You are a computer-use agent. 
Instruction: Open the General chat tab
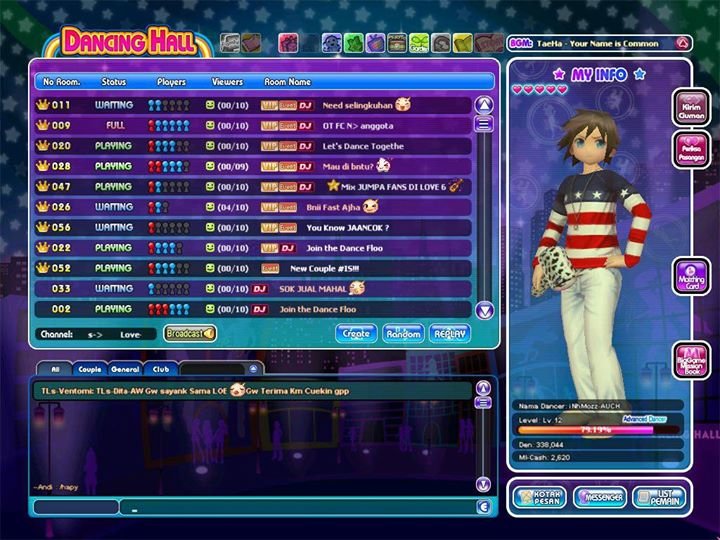pos(125,369)
